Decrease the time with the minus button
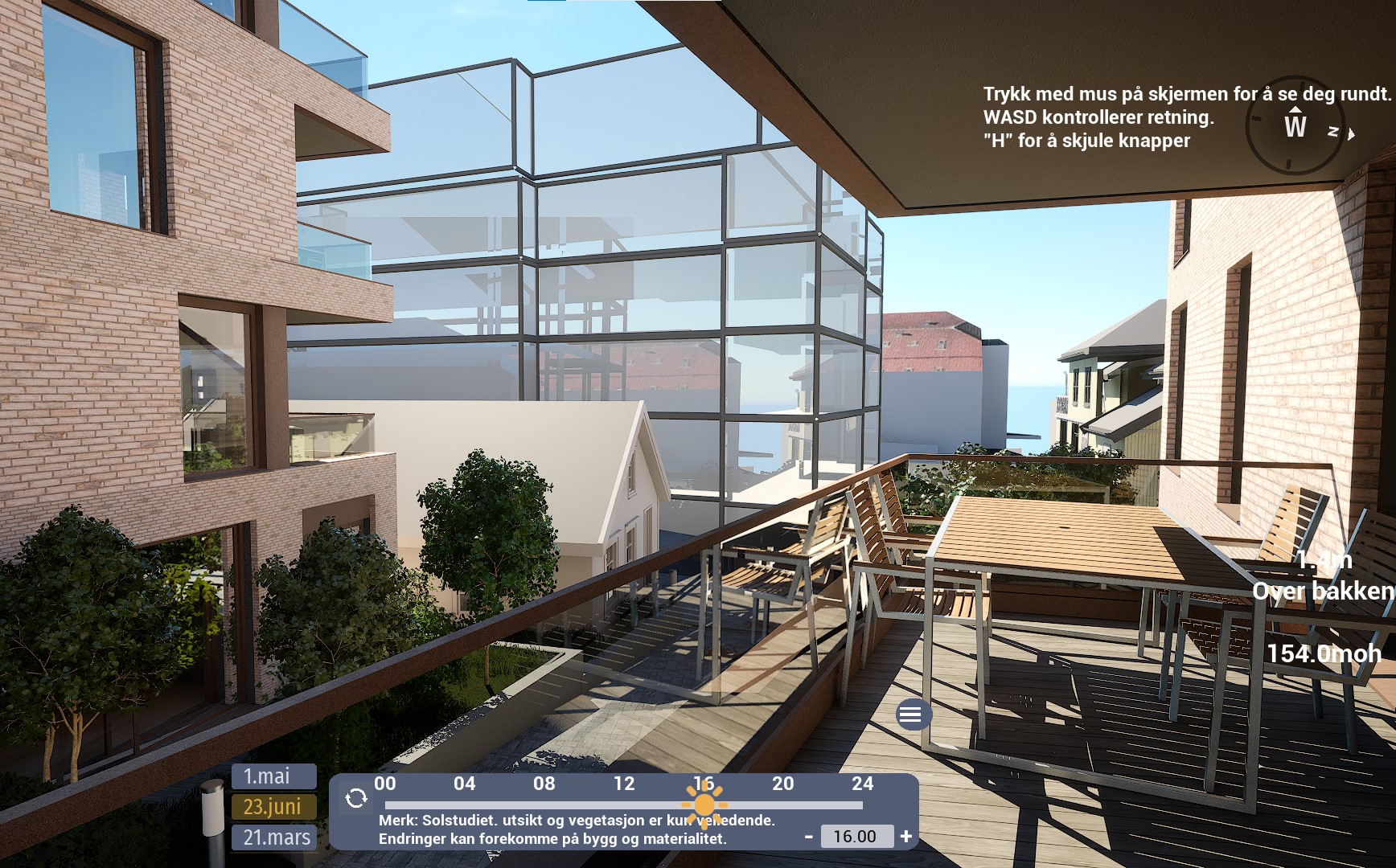The image size is (1396, 868). 809,837
